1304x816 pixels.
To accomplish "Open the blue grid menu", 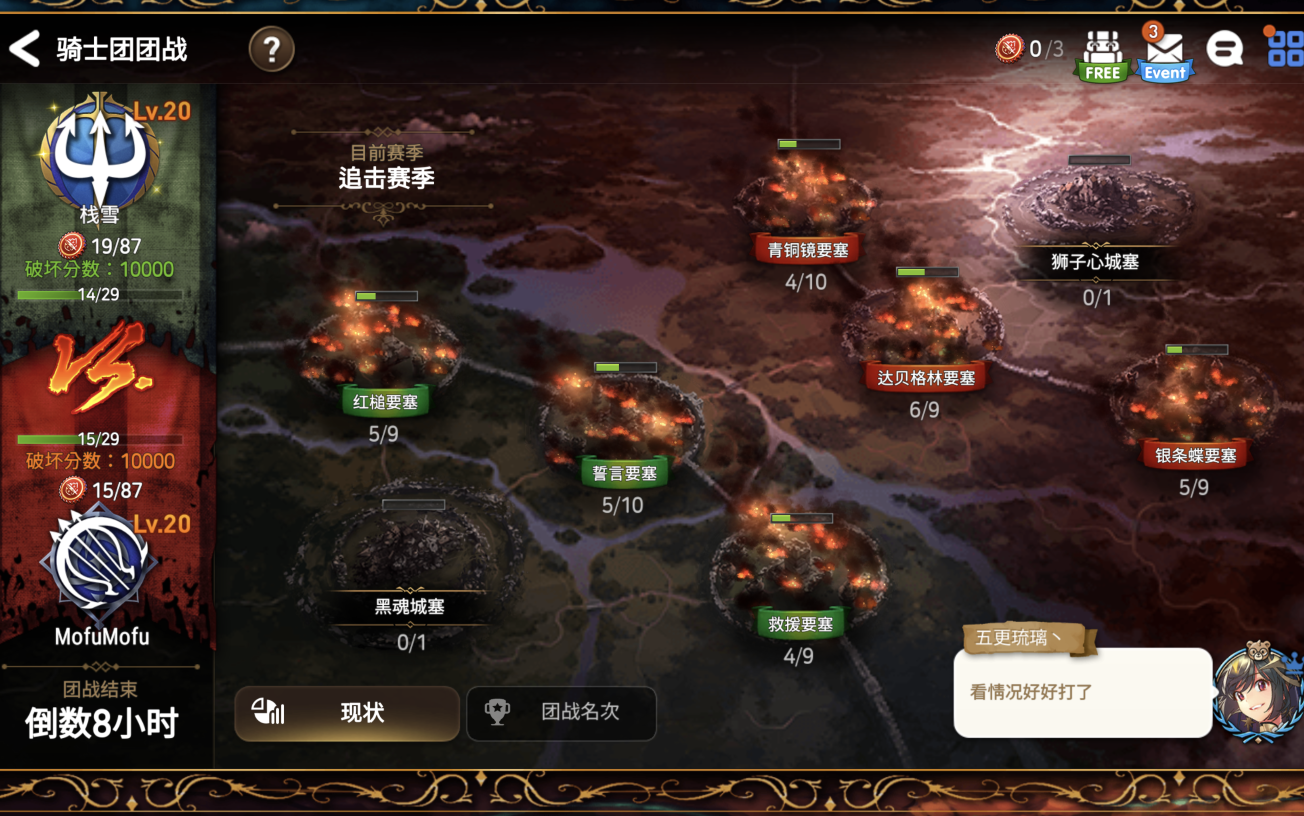I will pyautogui.click(x=1285, y=49).
